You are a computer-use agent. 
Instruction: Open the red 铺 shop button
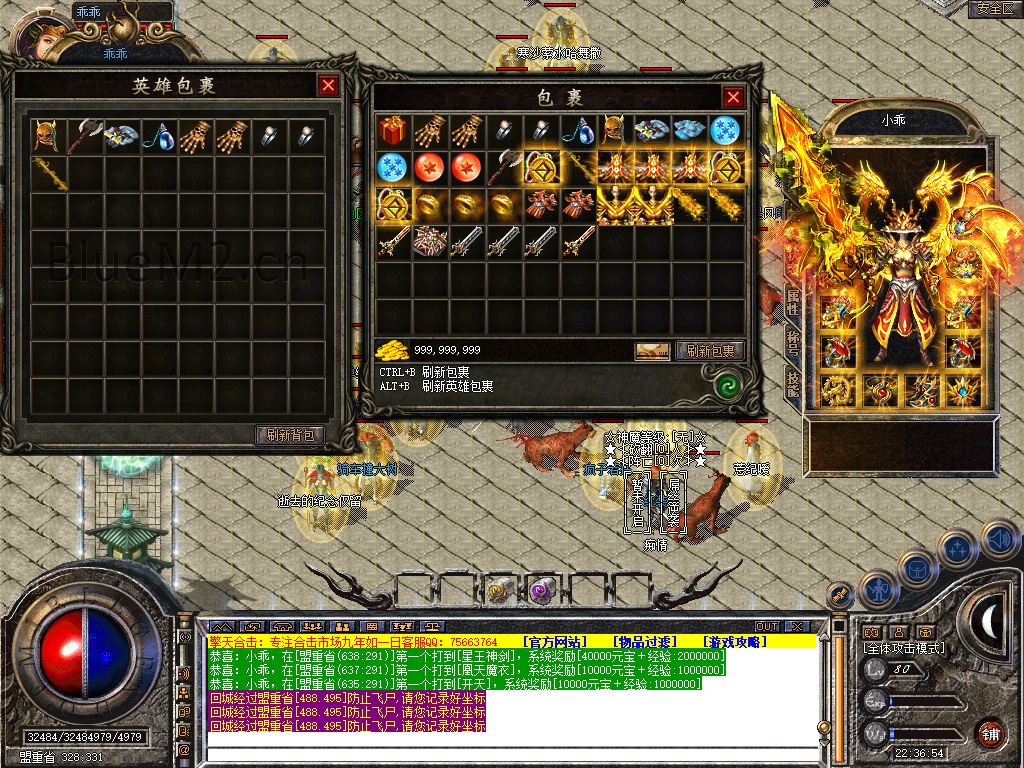coord(990,733)
